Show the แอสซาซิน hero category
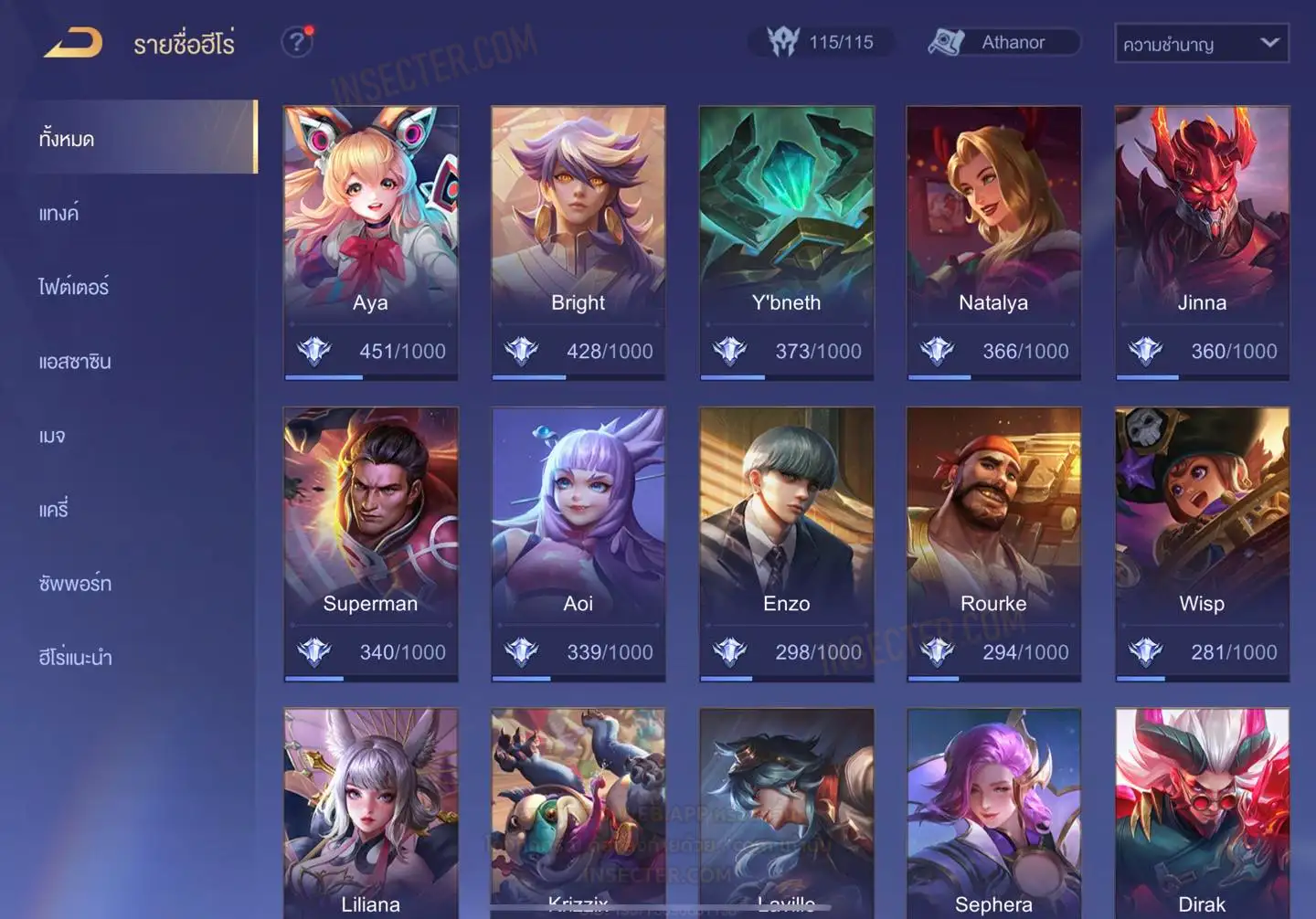Screen dimensions: 1316x919 [x=75, y=361]
